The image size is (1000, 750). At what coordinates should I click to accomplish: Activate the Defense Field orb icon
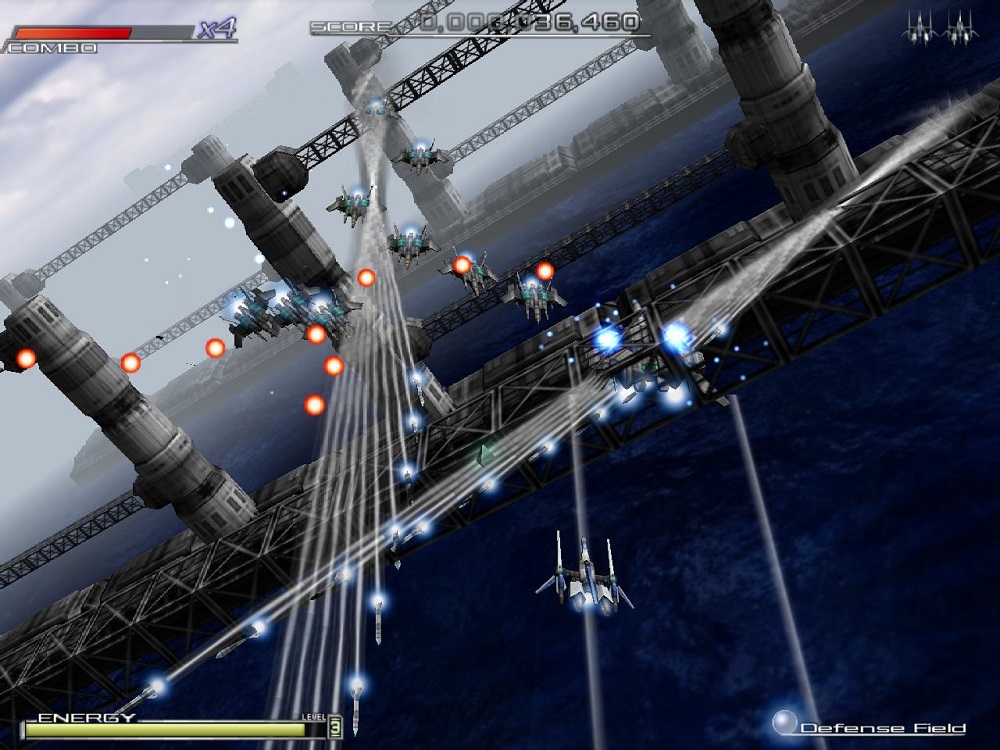(786, 722)
